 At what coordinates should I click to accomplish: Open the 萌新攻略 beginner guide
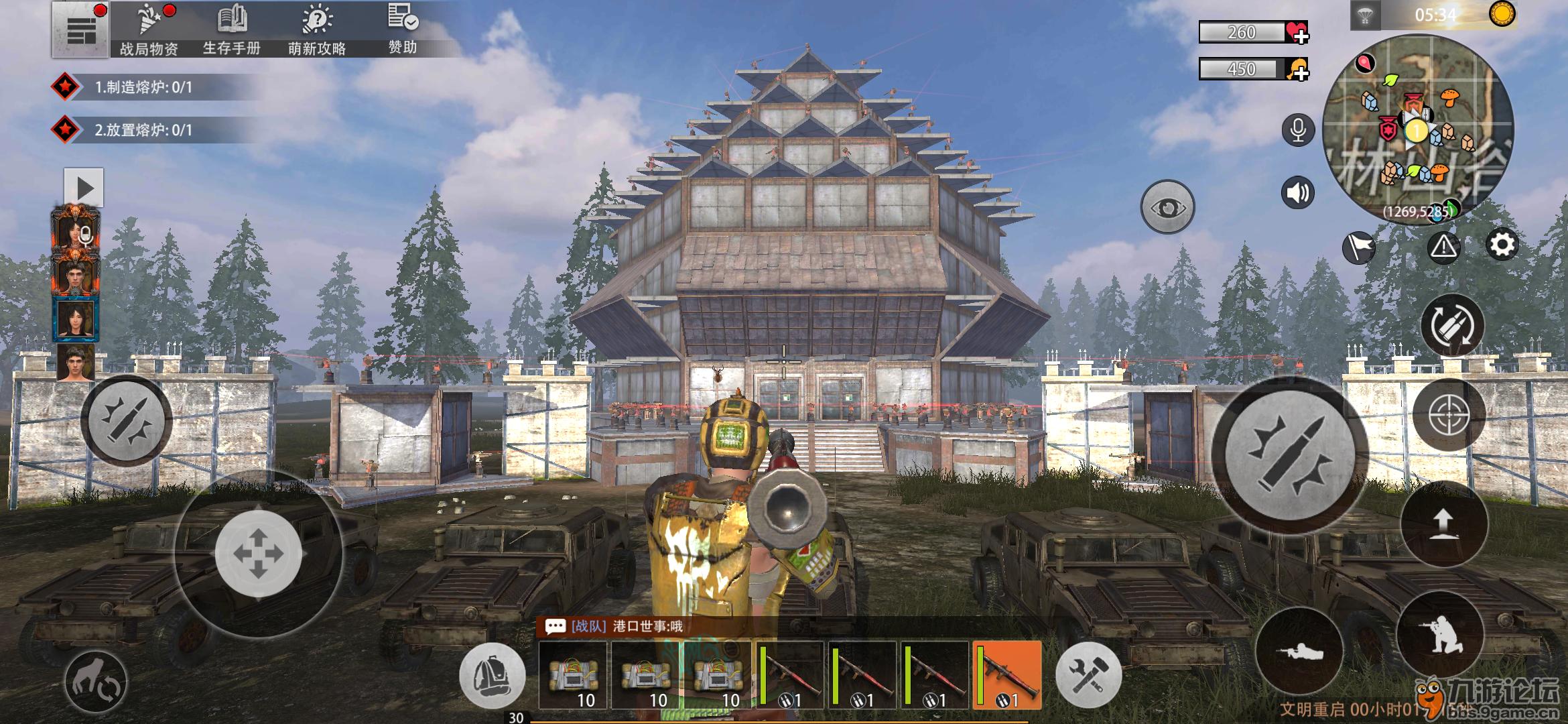click(317, 30)
